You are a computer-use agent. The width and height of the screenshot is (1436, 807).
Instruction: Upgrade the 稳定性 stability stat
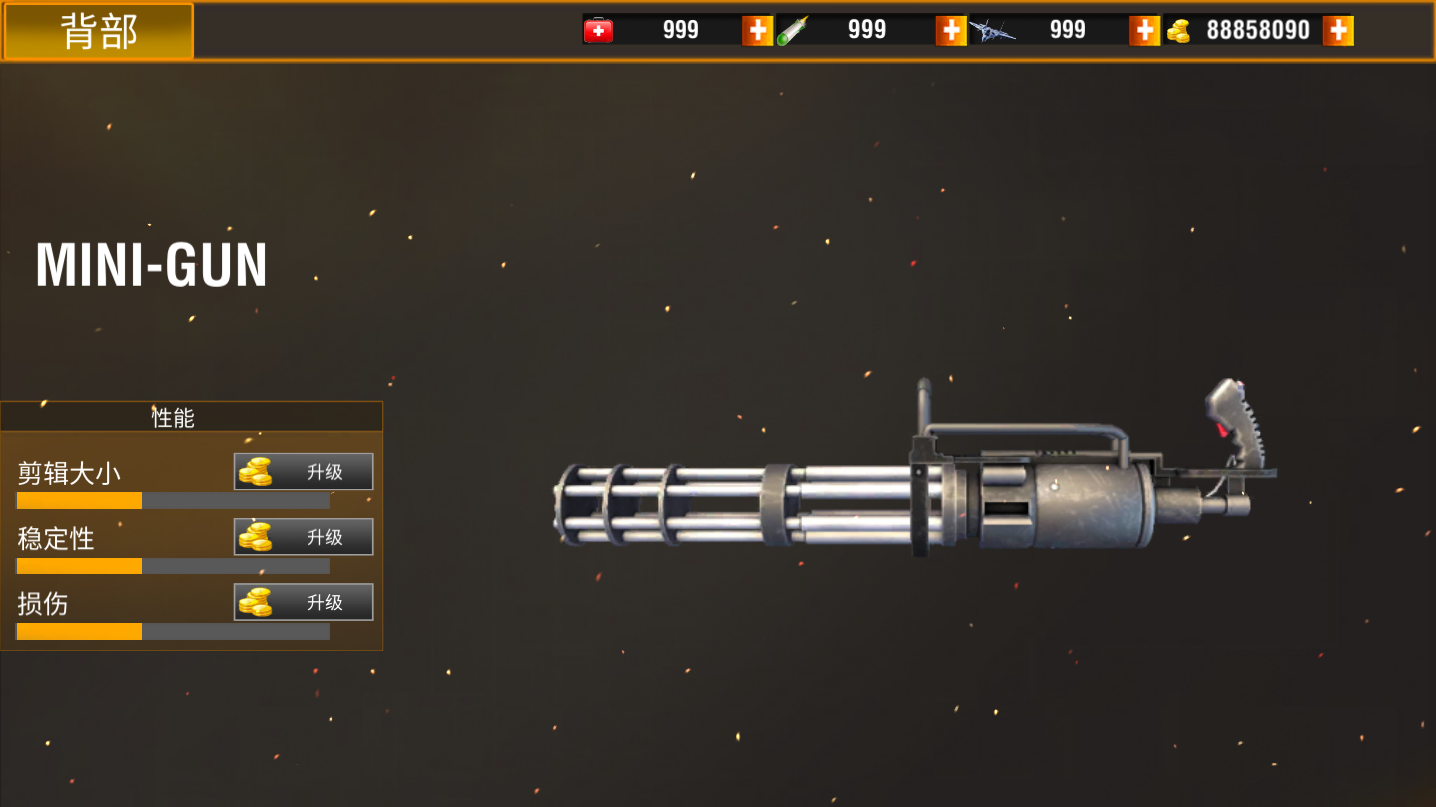tap(303, 537)
